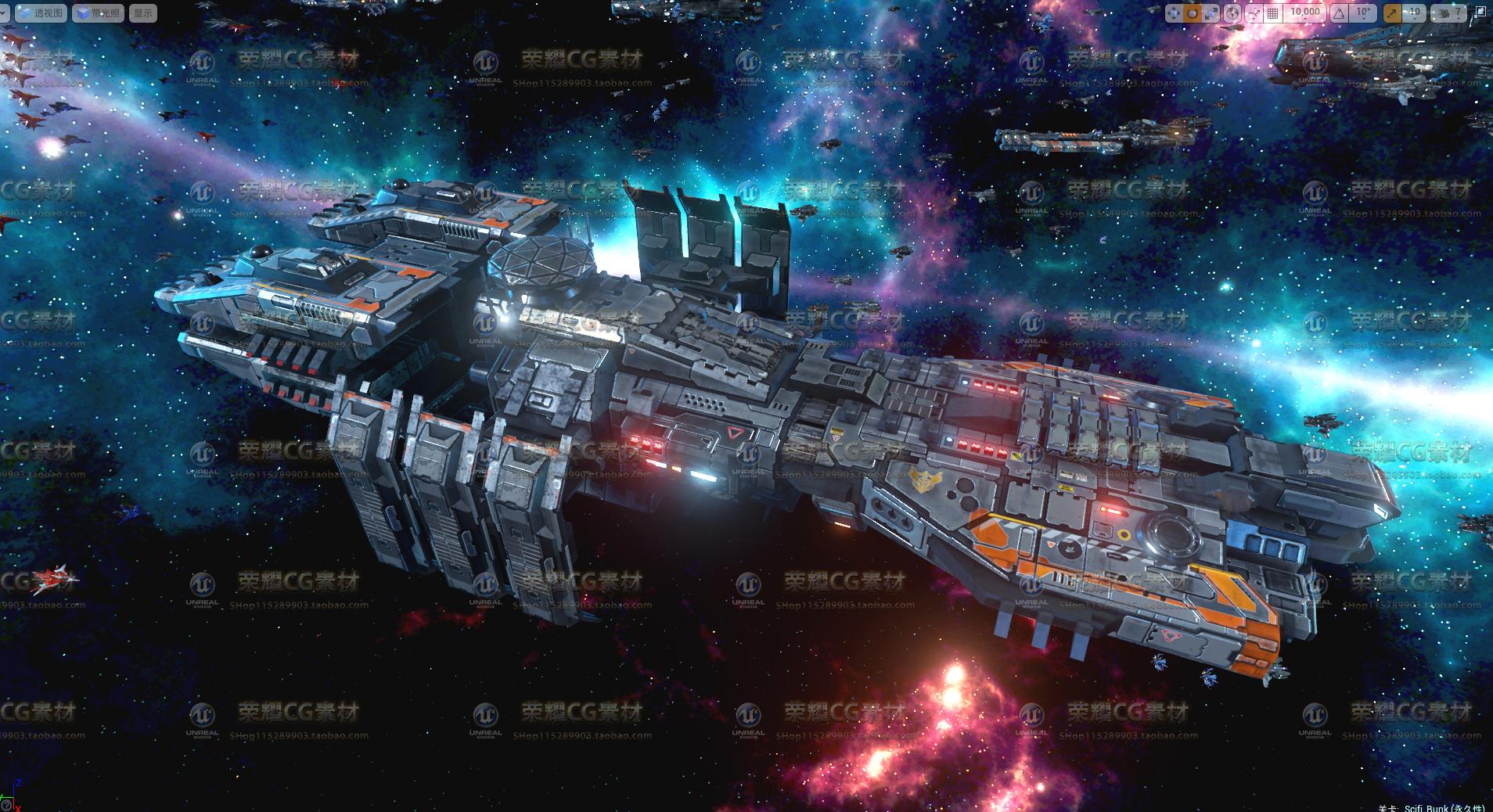Open the 显示 show flags menu

click(x=143, y=13)
